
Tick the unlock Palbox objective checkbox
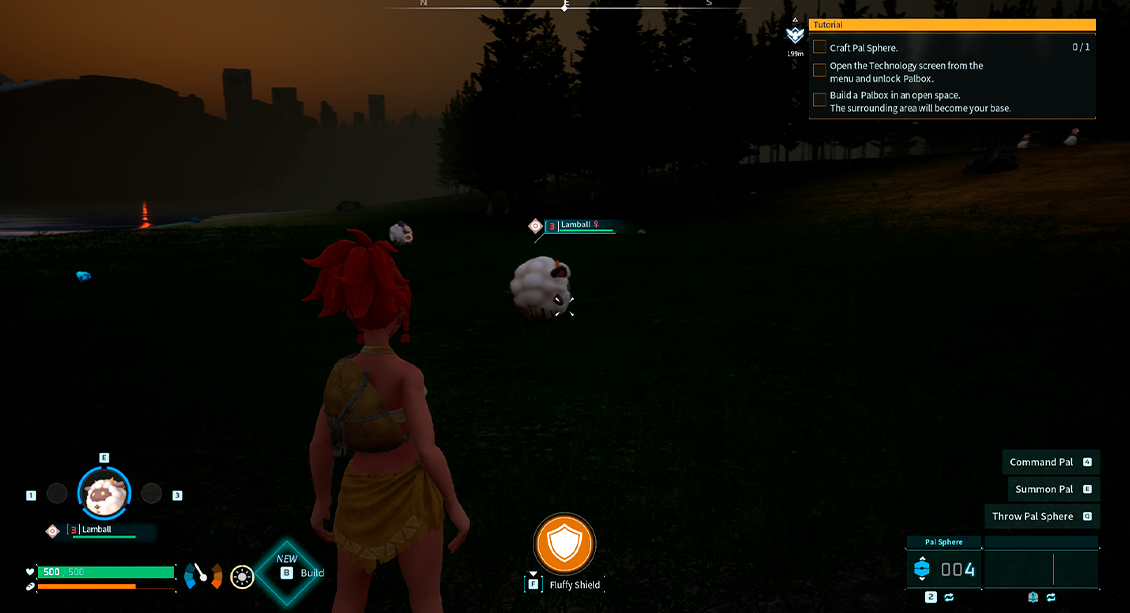click(820, 71)
